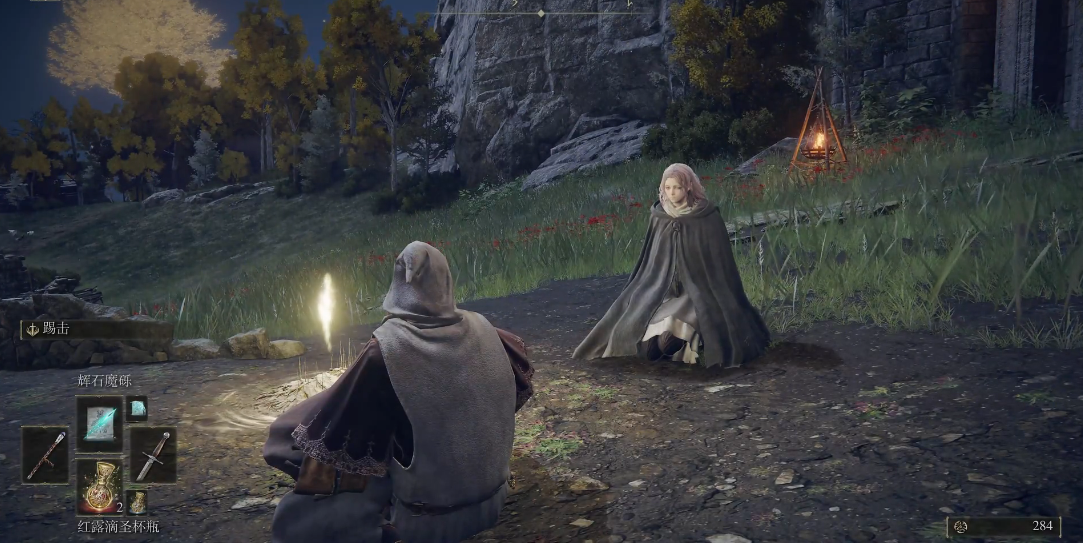Image resolution: width=1083 pixels, height=543 pixels.
Task: Select the staff in the left-hand slot
Action: (x=46, y=455)
